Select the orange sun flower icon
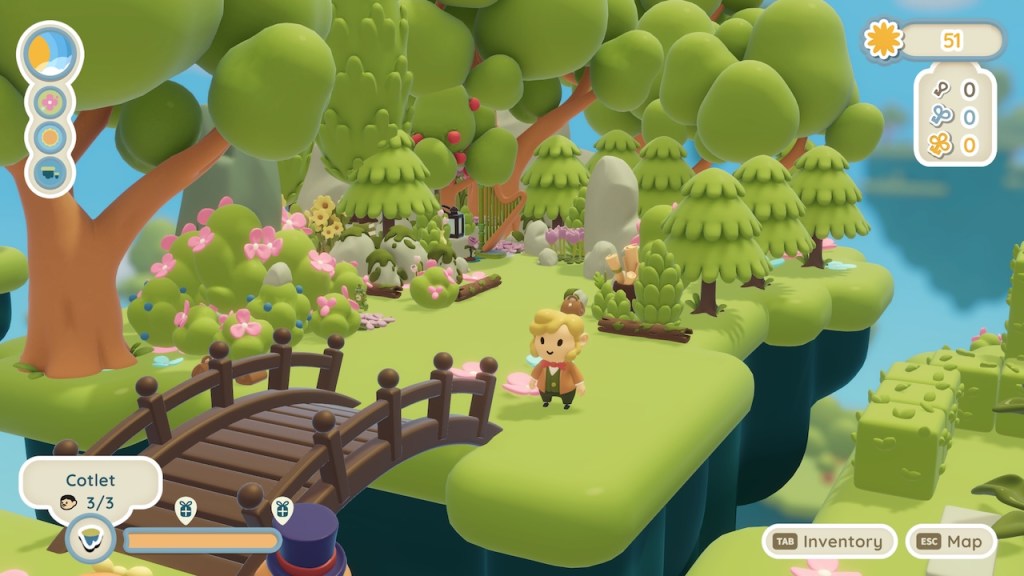1024x576 pixels. (50, 137)
